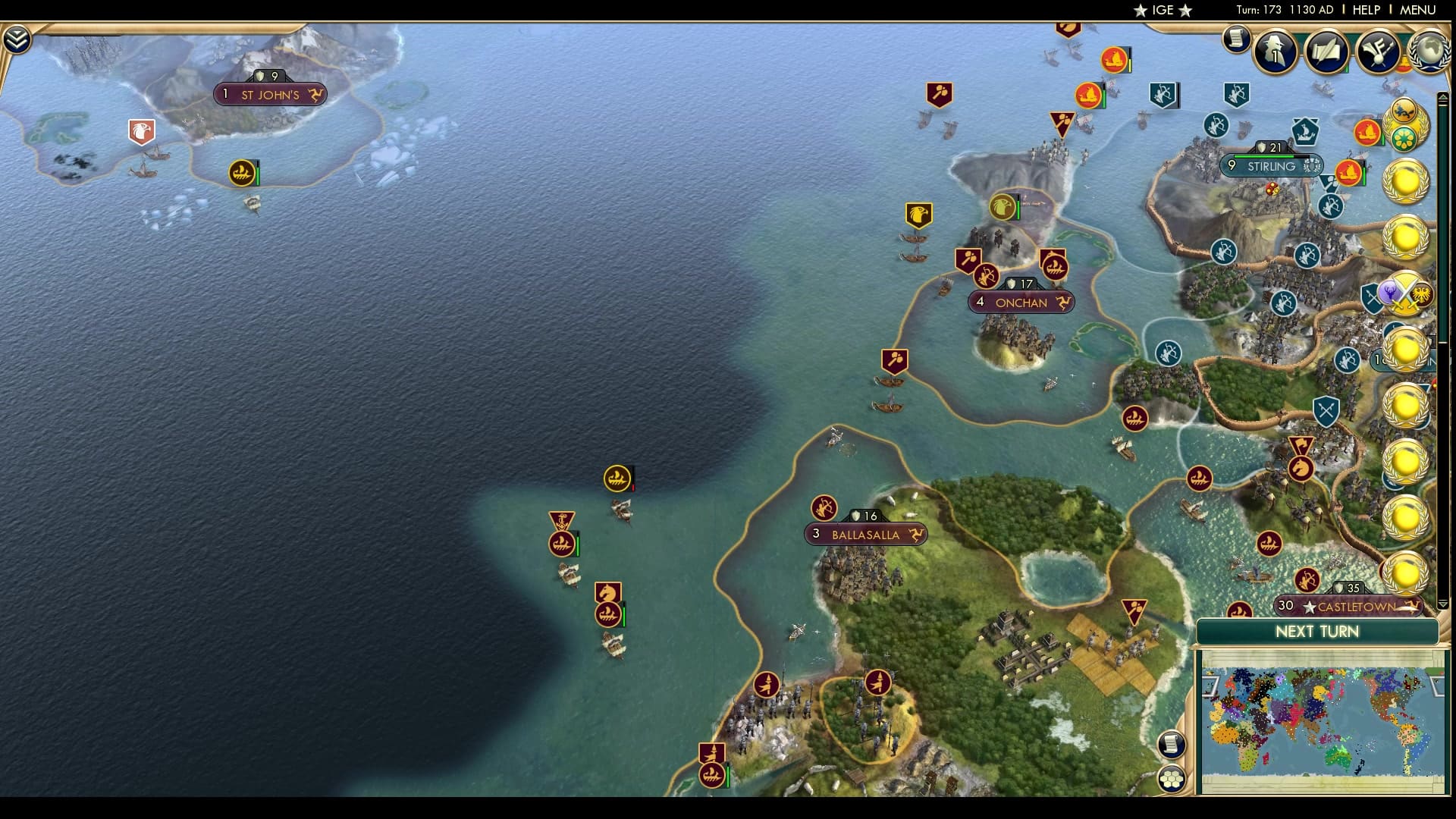The image size is (1456, 819).
Task: Open the Social Policies scroll-and-quill icon
Action: coord(1329,52)
